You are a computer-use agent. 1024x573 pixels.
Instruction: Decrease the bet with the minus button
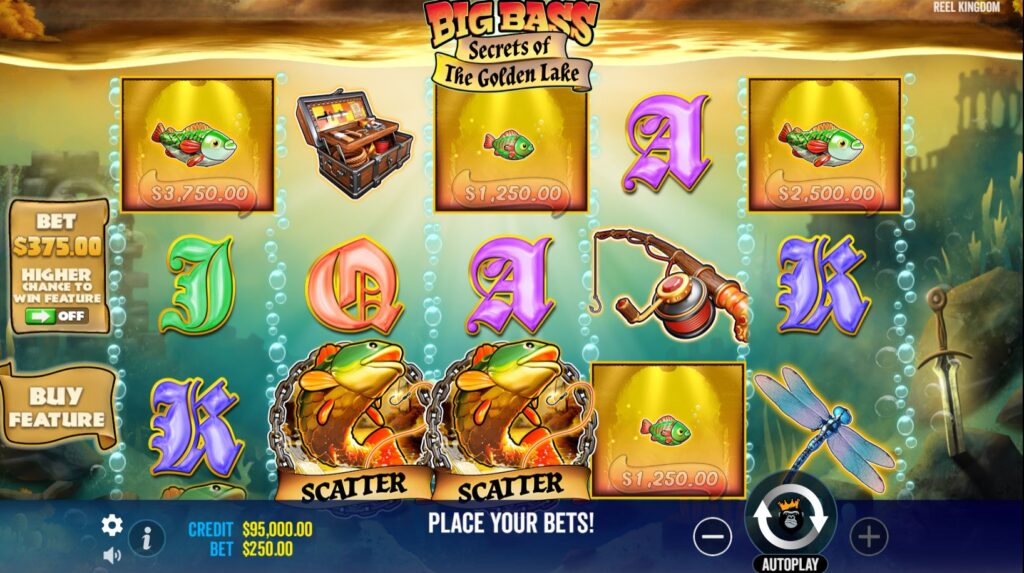(712, 538)
